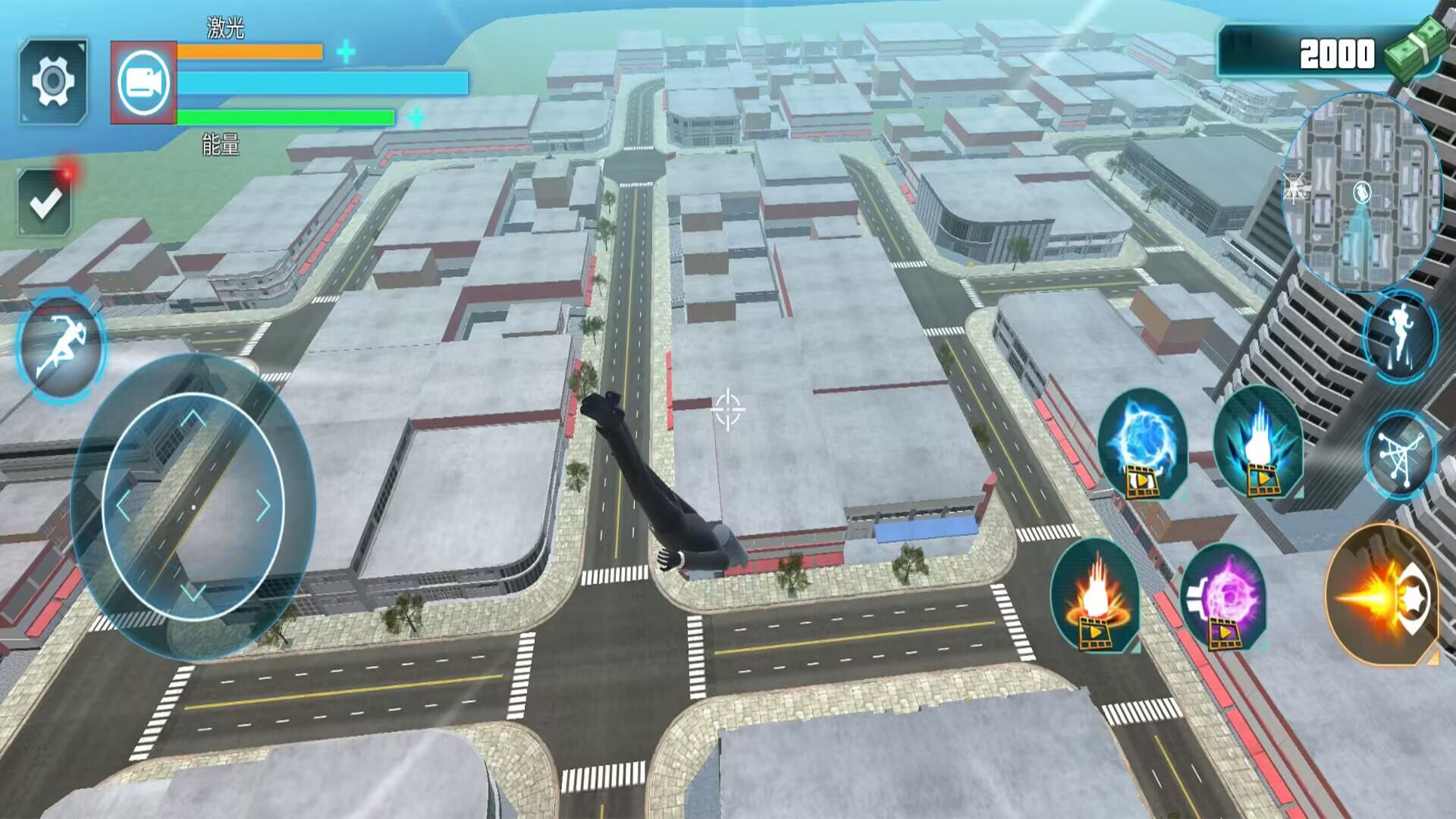
Task: Fire the main orange blast attack
Action: coord(1383,595)
